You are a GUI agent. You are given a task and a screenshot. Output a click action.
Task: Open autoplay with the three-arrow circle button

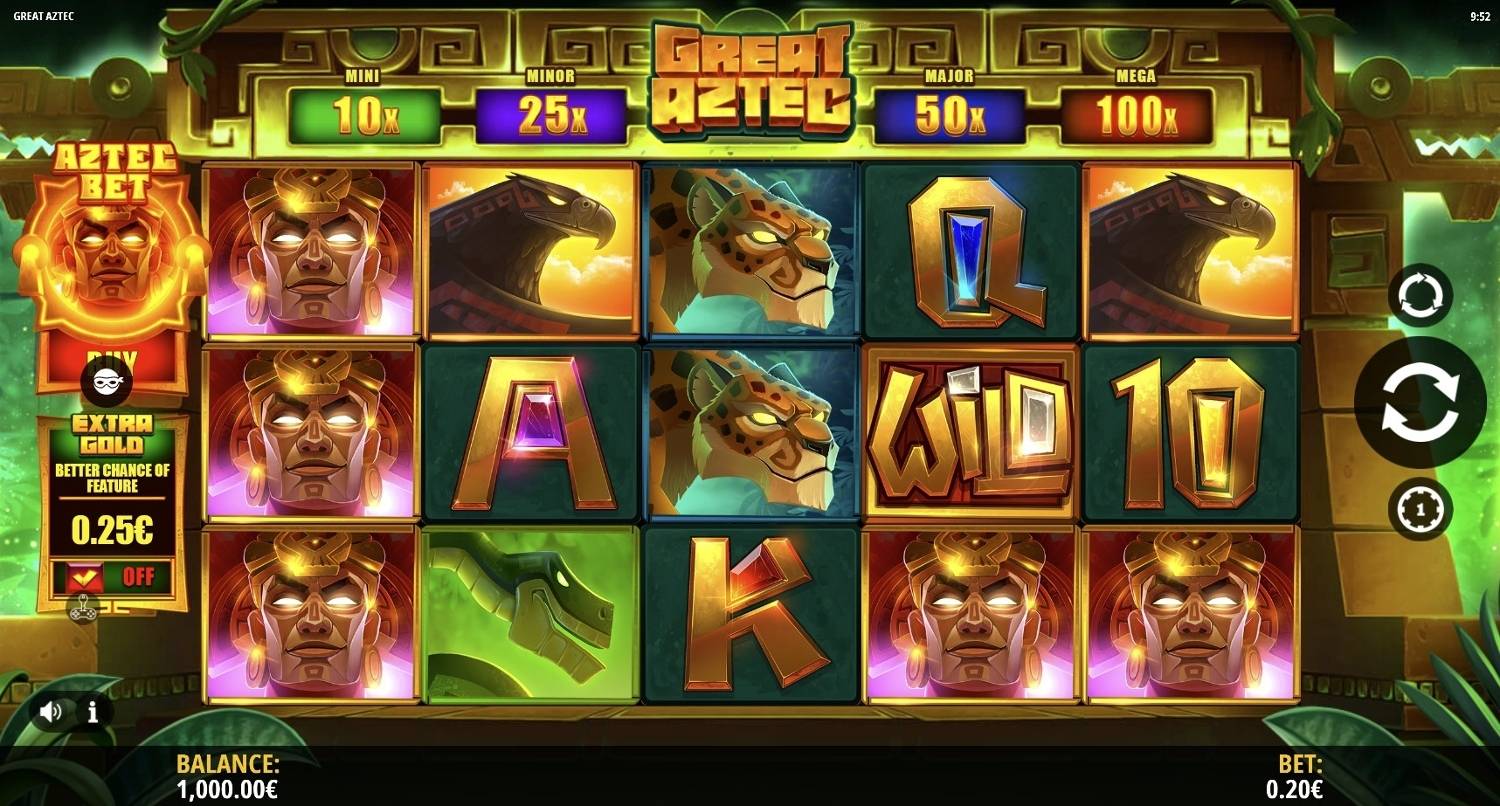[x=1420, y=296]
